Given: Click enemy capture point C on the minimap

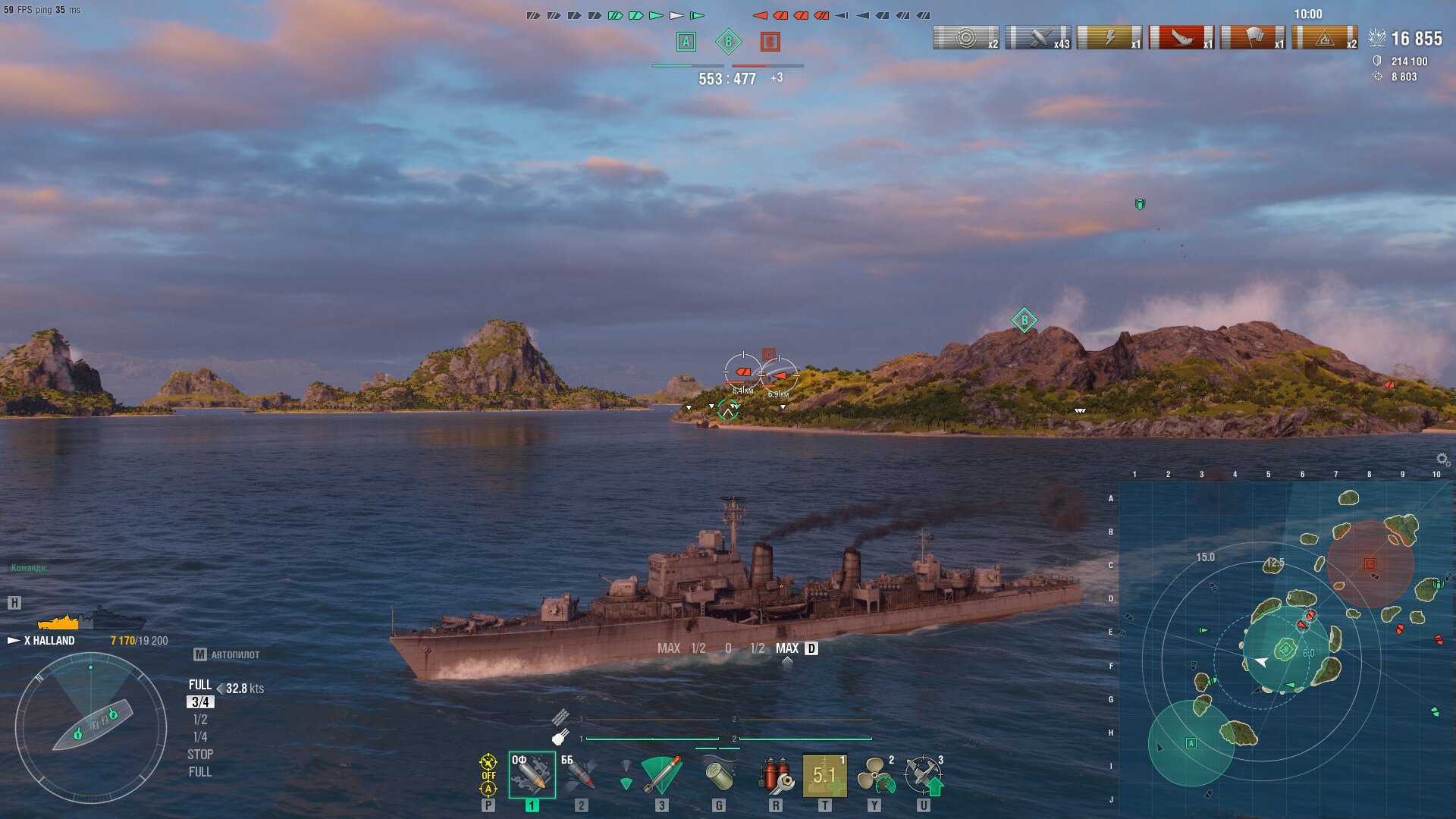Looking at the screenshot, I should pos(1370,564).
